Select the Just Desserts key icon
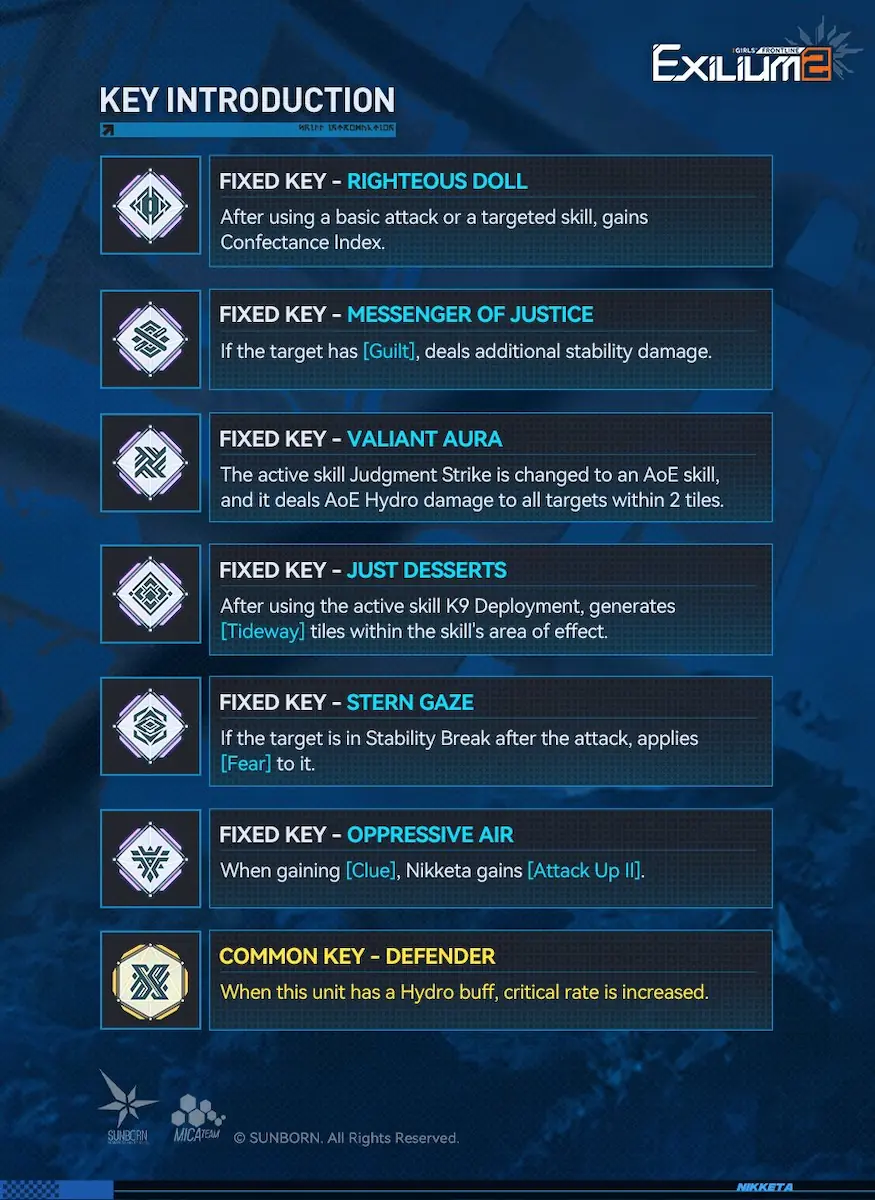Image resolution: width=875 pixels, height=1200 pixels. (150, 597)
